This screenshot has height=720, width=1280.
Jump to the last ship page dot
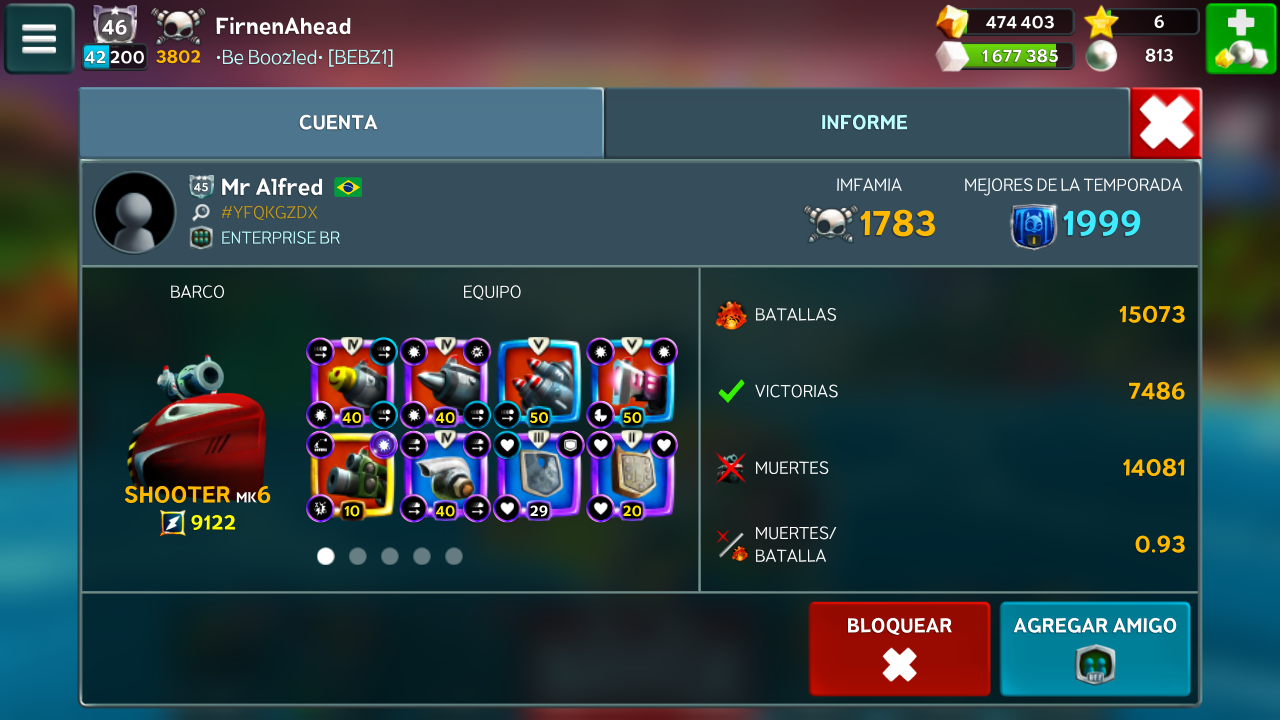click(454, 556)
